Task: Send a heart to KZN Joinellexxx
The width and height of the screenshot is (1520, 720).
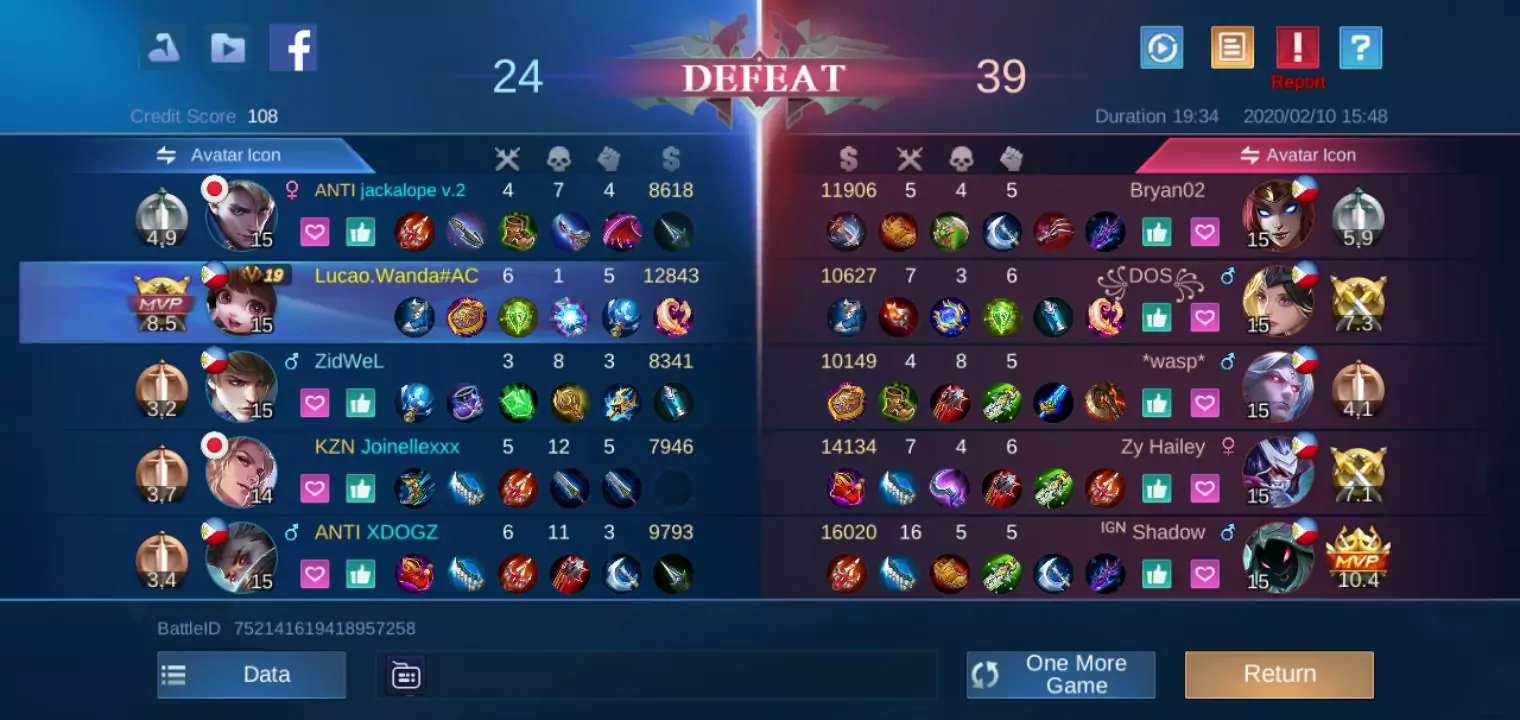Action: point(315,488)
